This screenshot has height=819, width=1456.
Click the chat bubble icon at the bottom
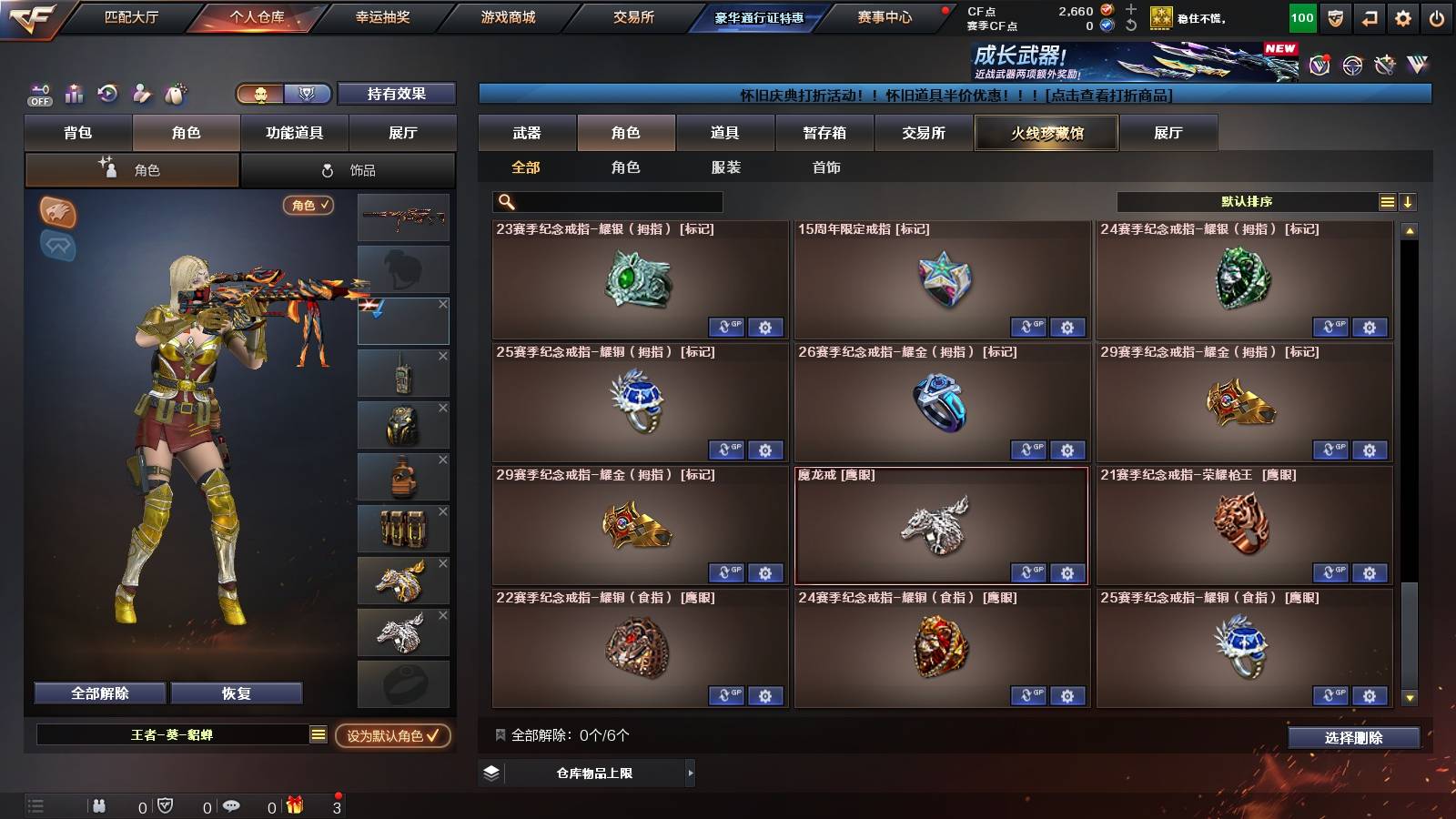tap(231, 806)
